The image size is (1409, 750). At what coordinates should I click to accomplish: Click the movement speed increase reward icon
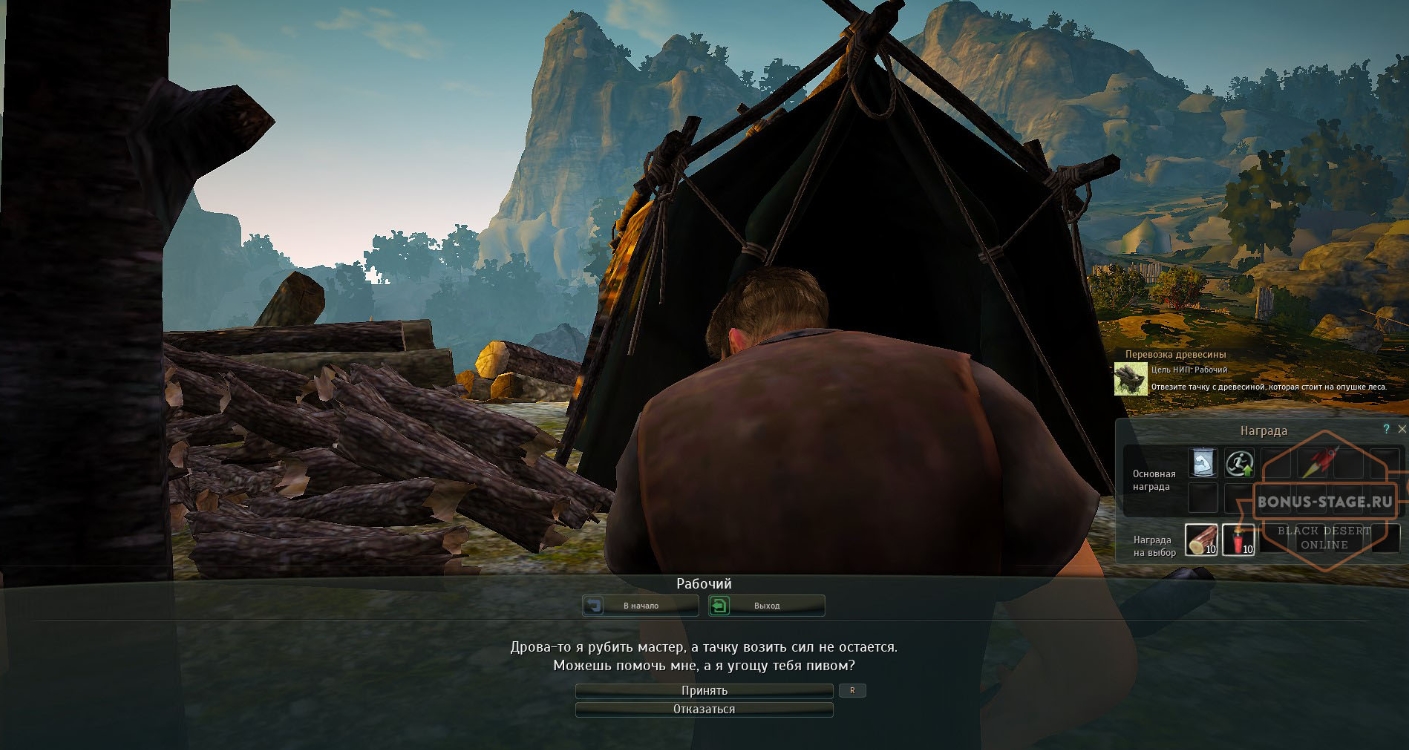(x=1240, y=463)
